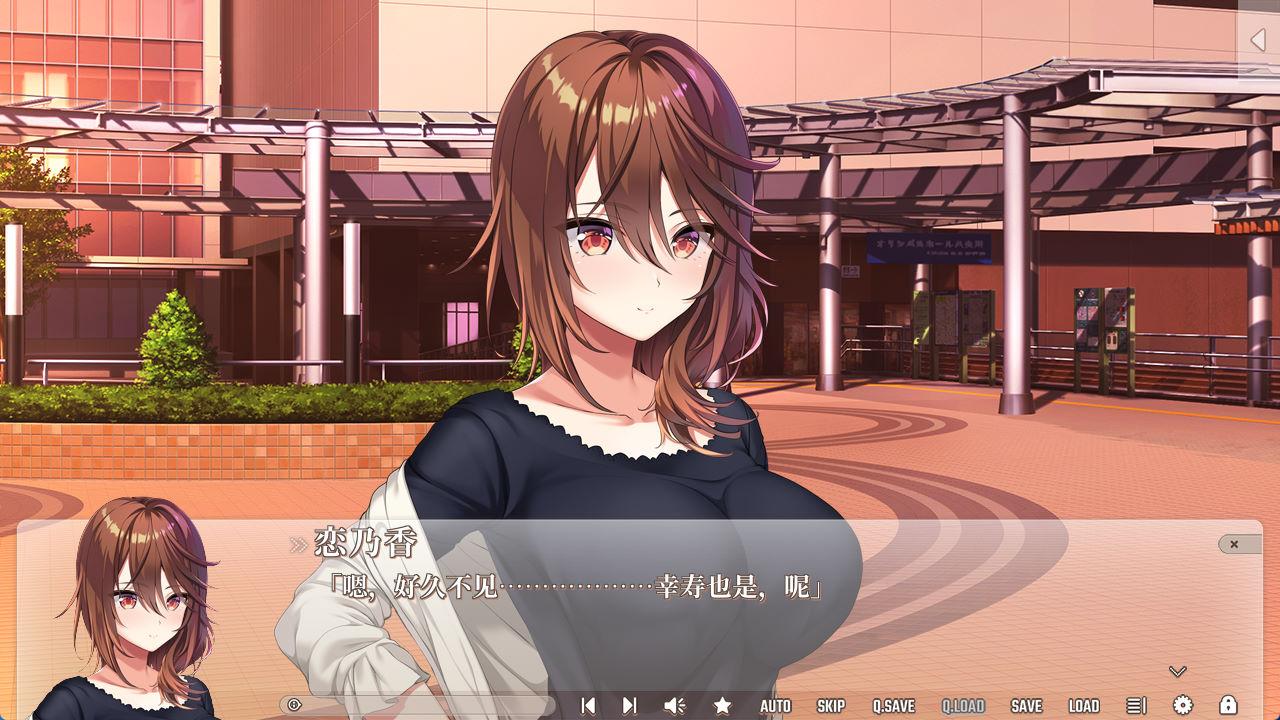Hide the dialogue box with x
The width and height of the screenshot is (1280, 720).
coord(1234,544)
